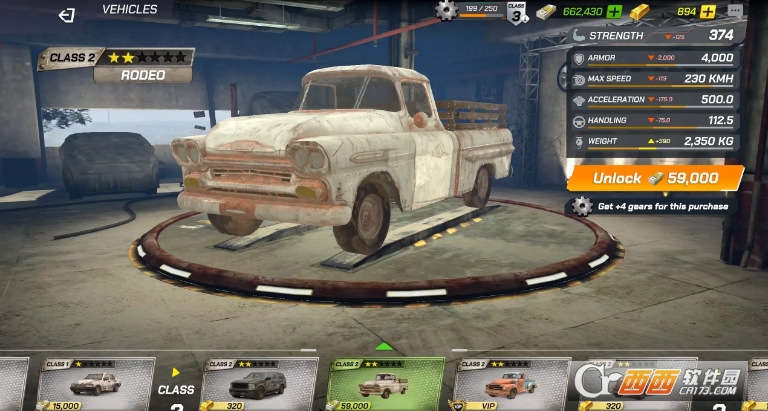Unlock the Rodeo for 59,000 cash
Image resolution: width=768 pixels, height=411 pixels.
click(x=655, y=178)
